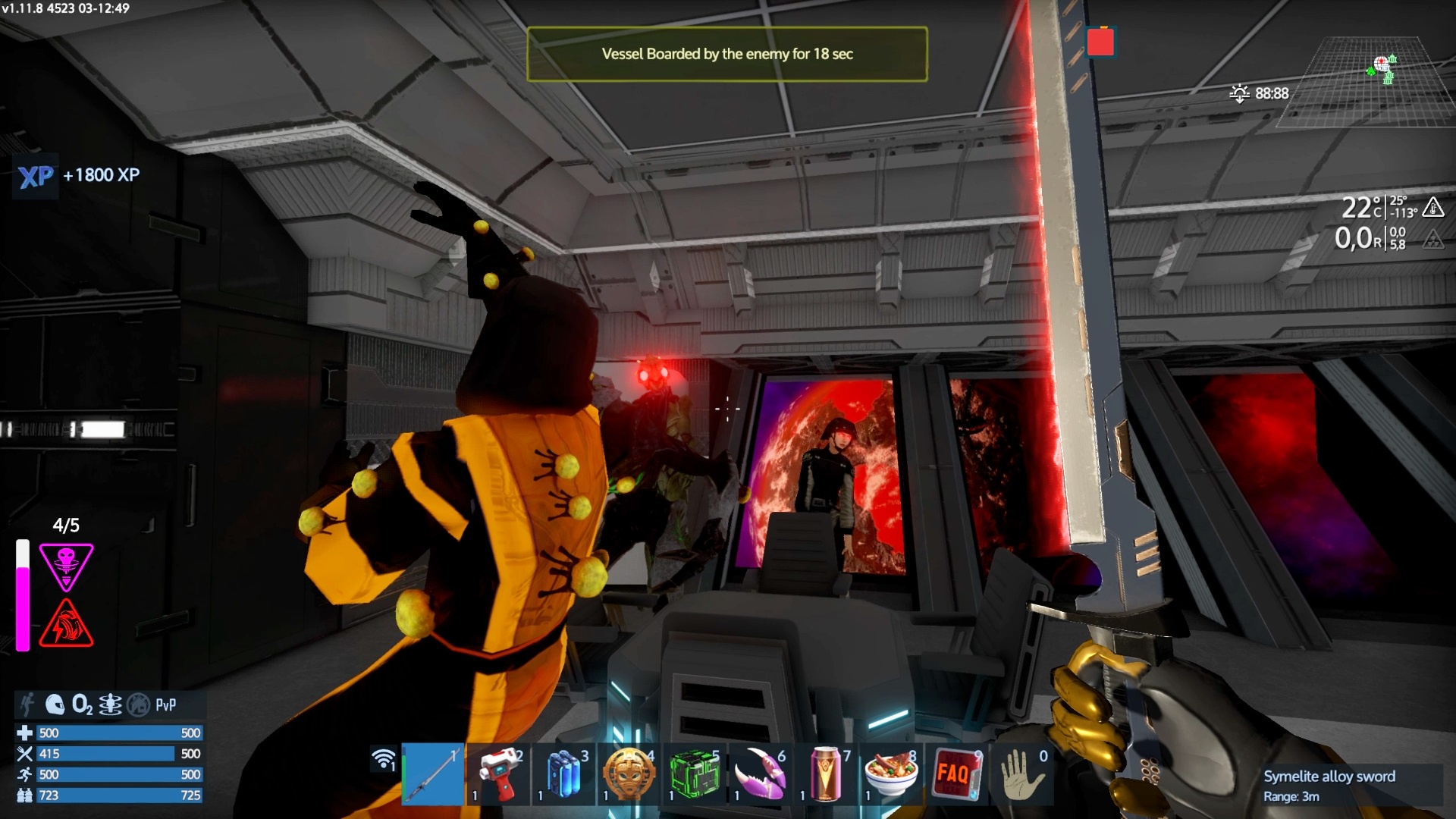
Task: Click the temperature warning triangle icon
Action: pyautogui.click(x=1432, y=206)
